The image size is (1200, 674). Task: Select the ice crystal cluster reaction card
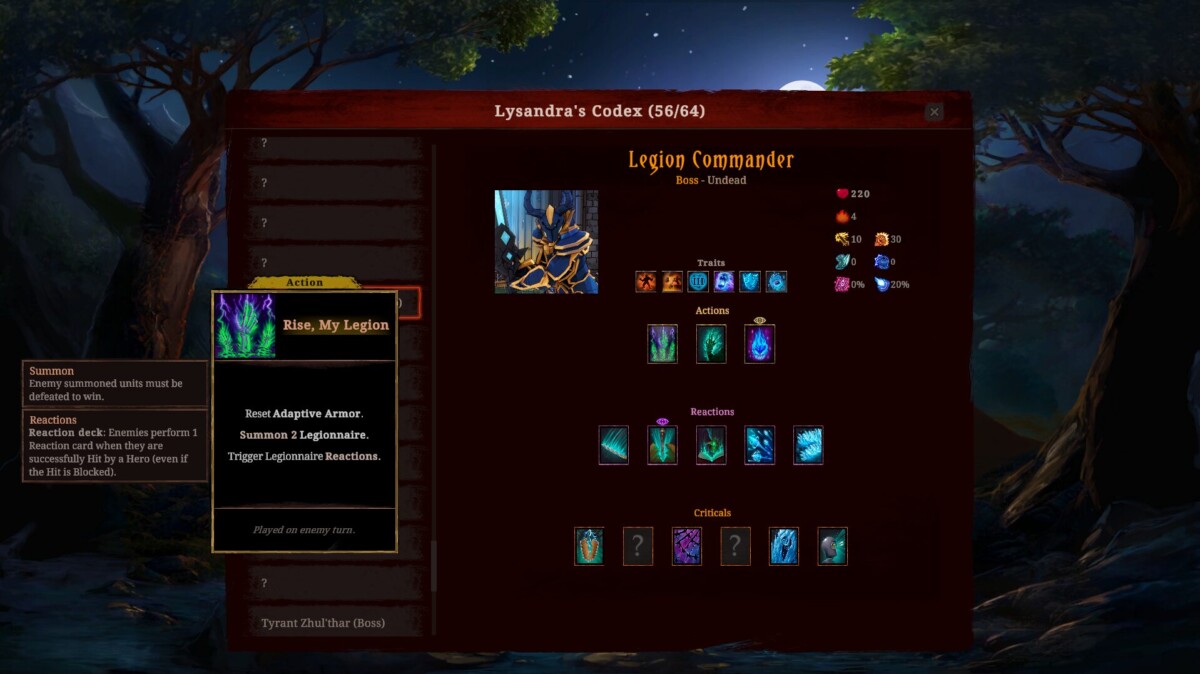tap(808, 445)
